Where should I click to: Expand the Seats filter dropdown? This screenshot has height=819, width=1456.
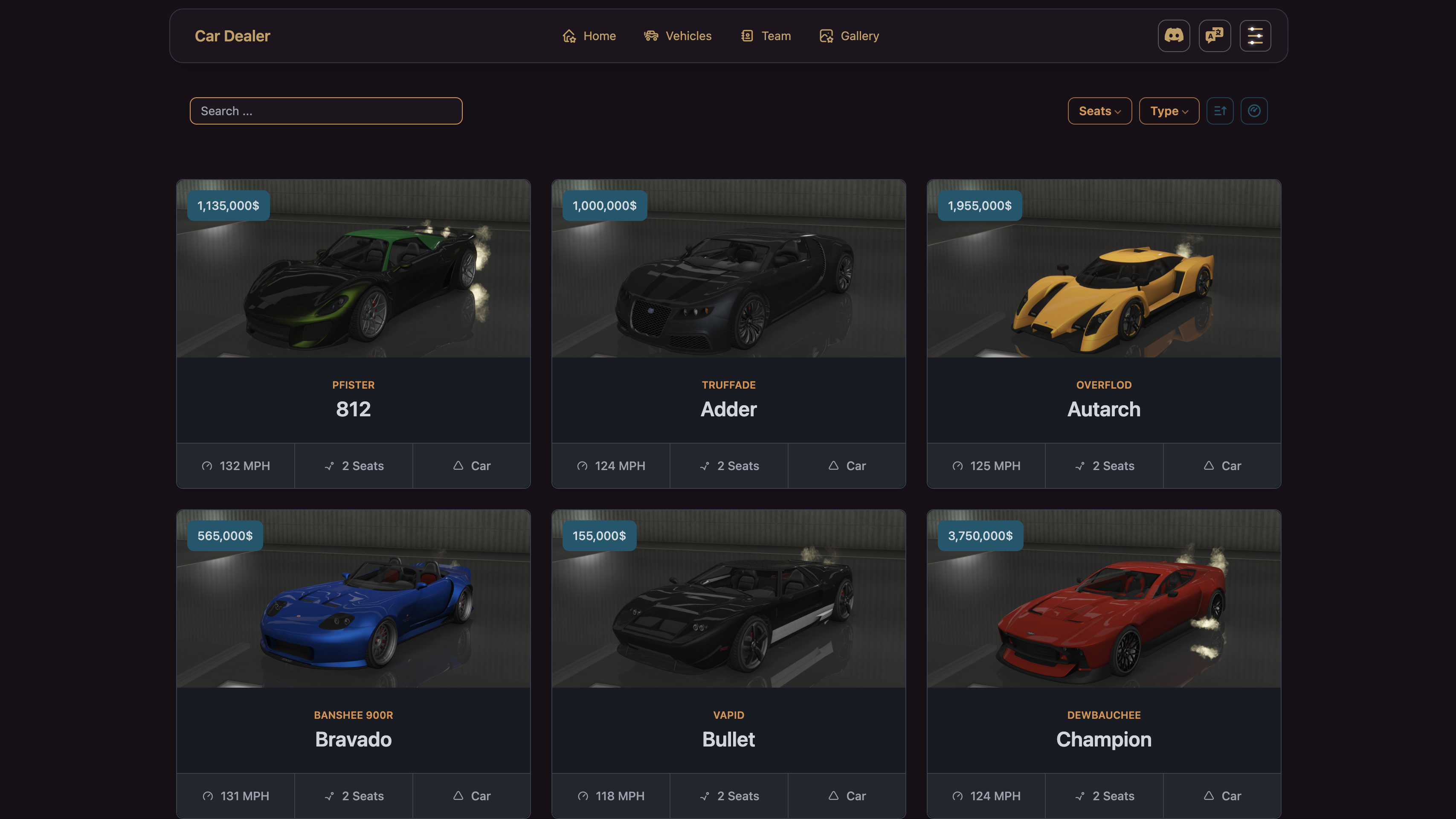1099,111
